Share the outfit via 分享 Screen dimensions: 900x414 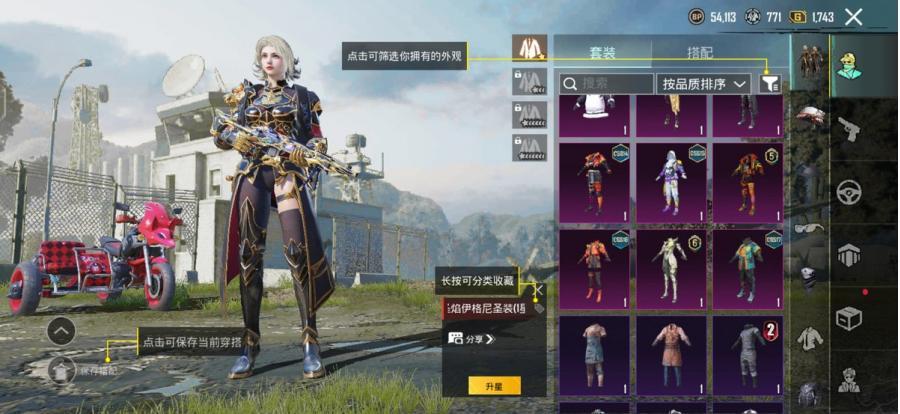click(472, 339)
